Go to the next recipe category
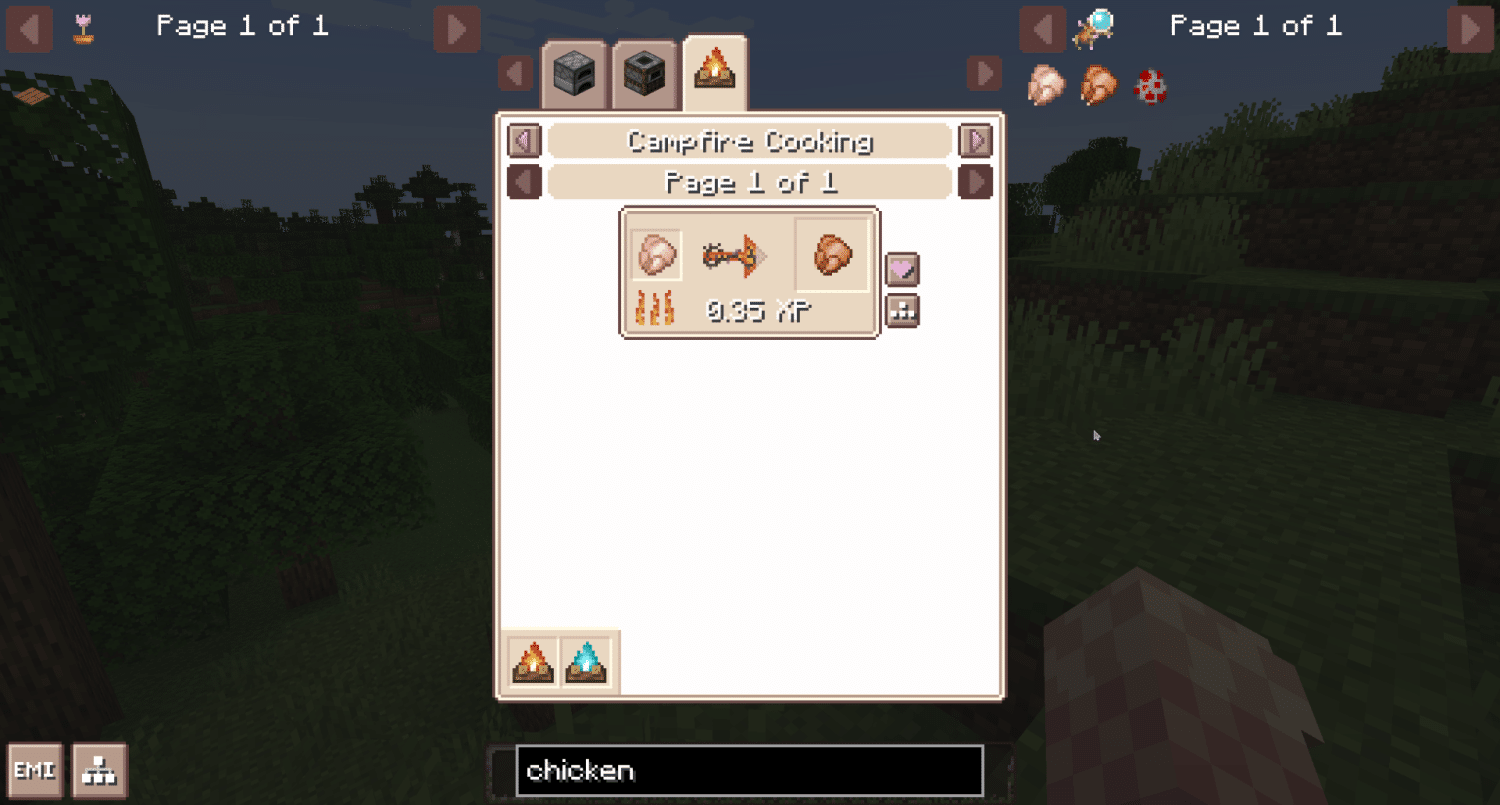 coord(975,141)
